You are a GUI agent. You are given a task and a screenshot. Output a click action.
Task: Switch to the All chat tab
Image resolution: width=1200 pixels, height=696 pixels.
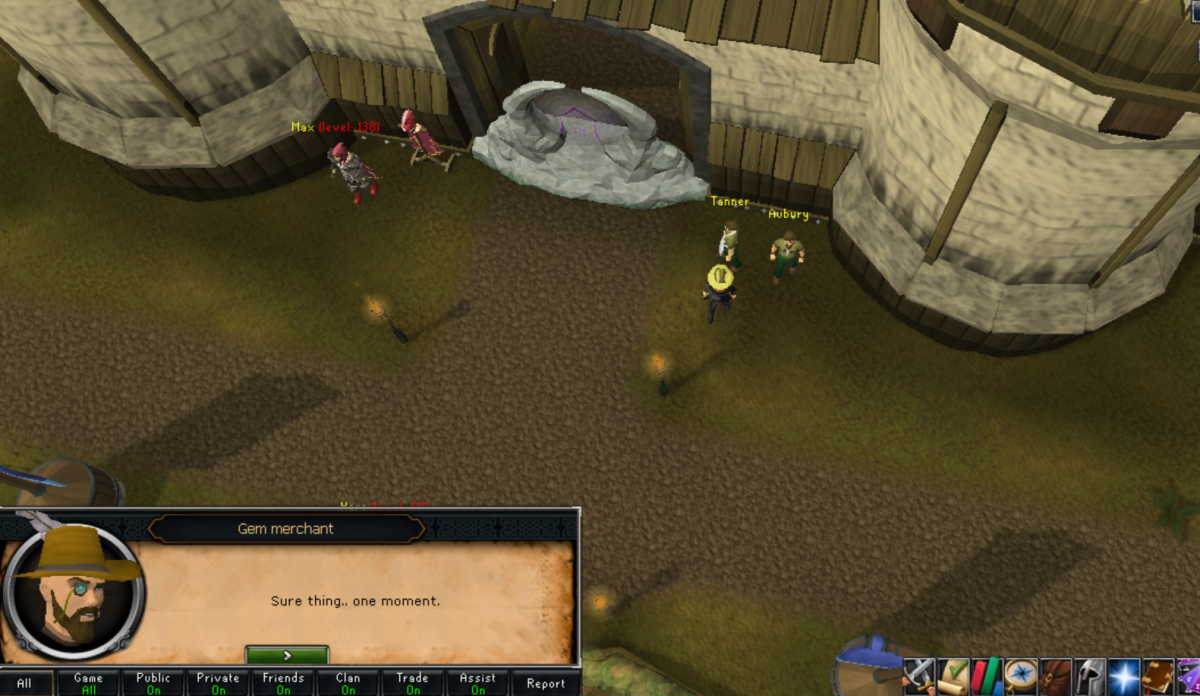pos(24,684)
